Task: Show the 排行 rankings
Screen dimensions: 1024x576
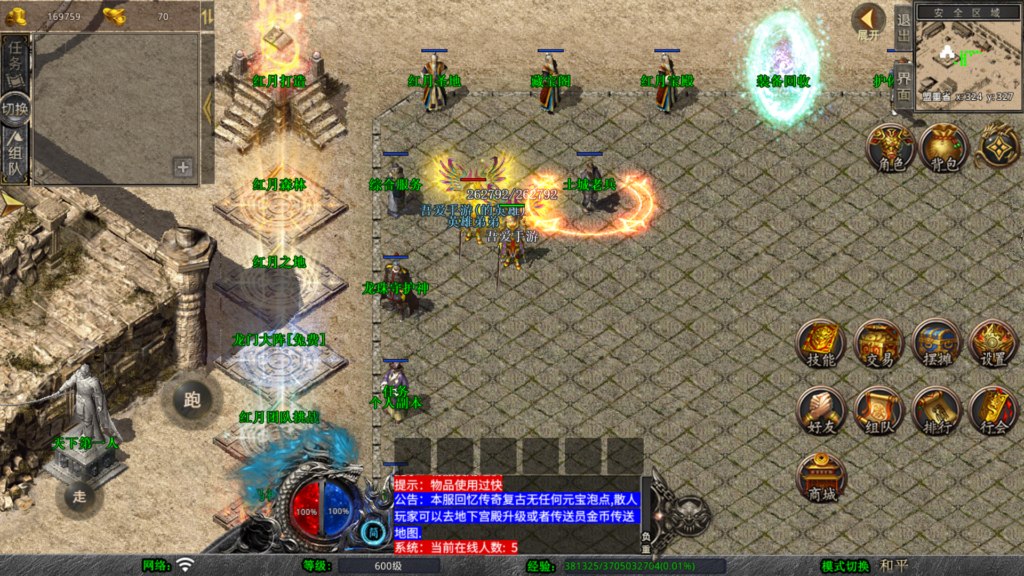Action: 936,410
